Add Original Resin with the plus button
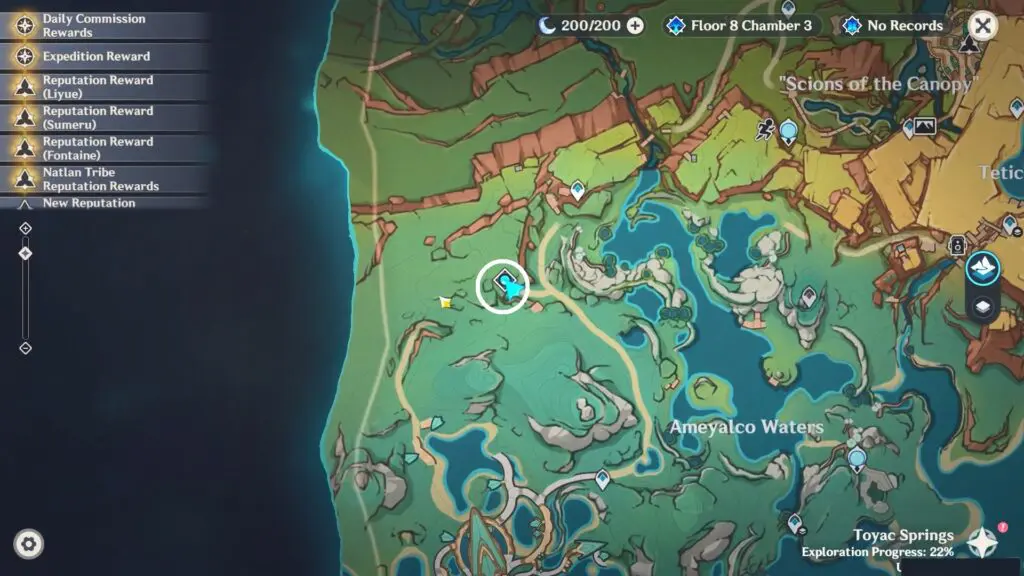Image resolution: width=1024 pixels, height=576 pixels. [635, 26]
